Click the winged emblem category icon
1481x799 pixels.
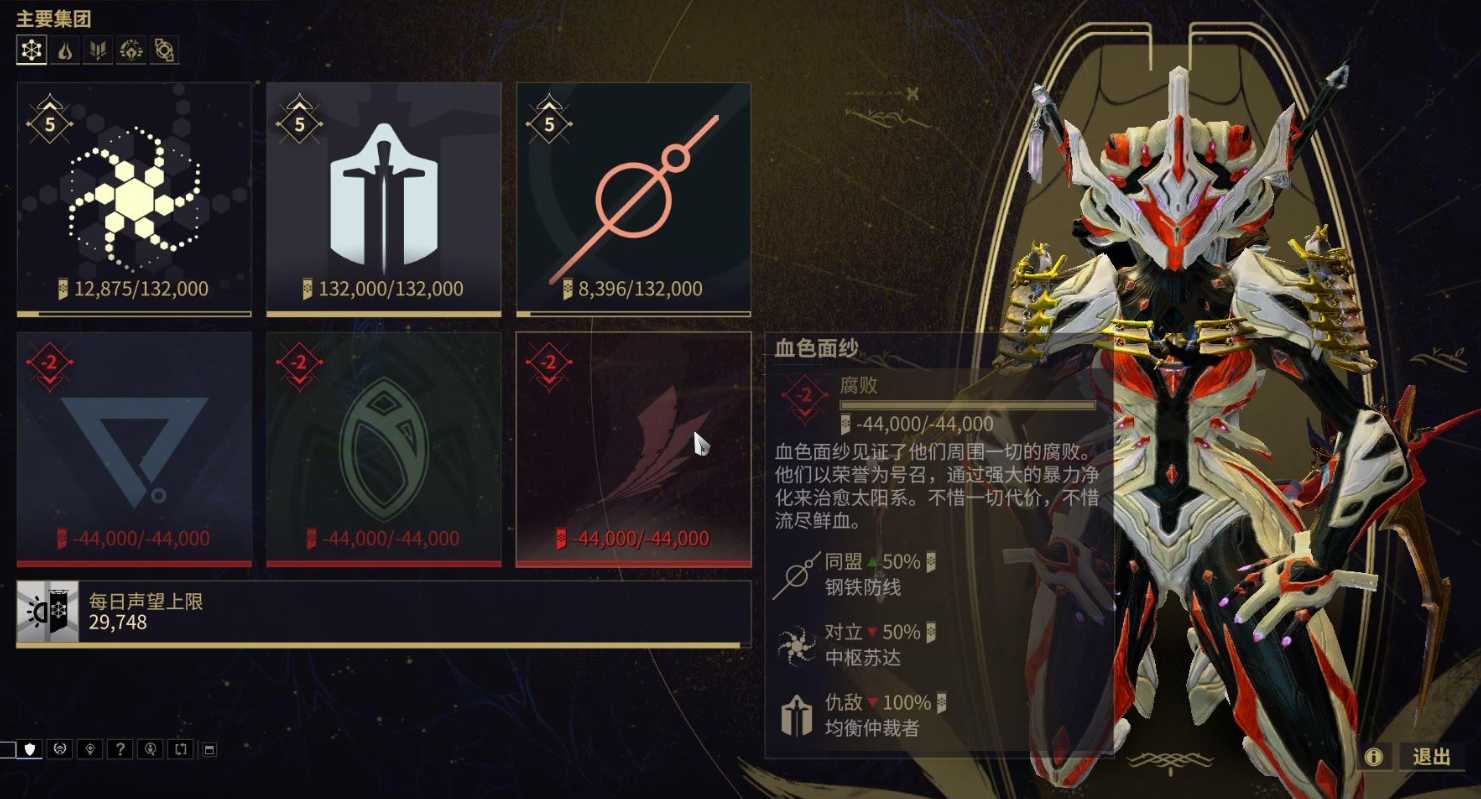coord(97,49)
